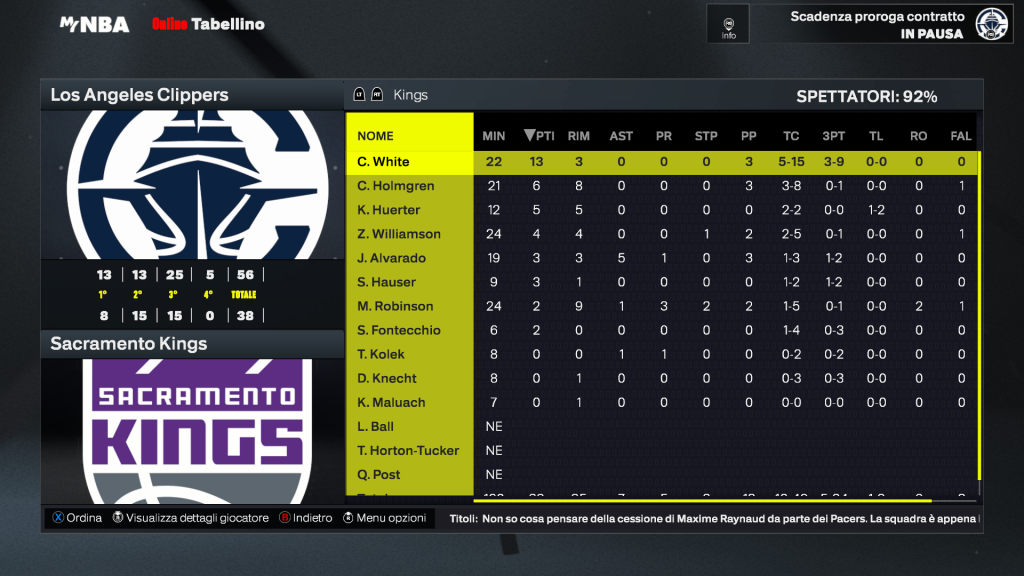
Task: Select K. Maluach's row
Action: click(x=391, y=402)
